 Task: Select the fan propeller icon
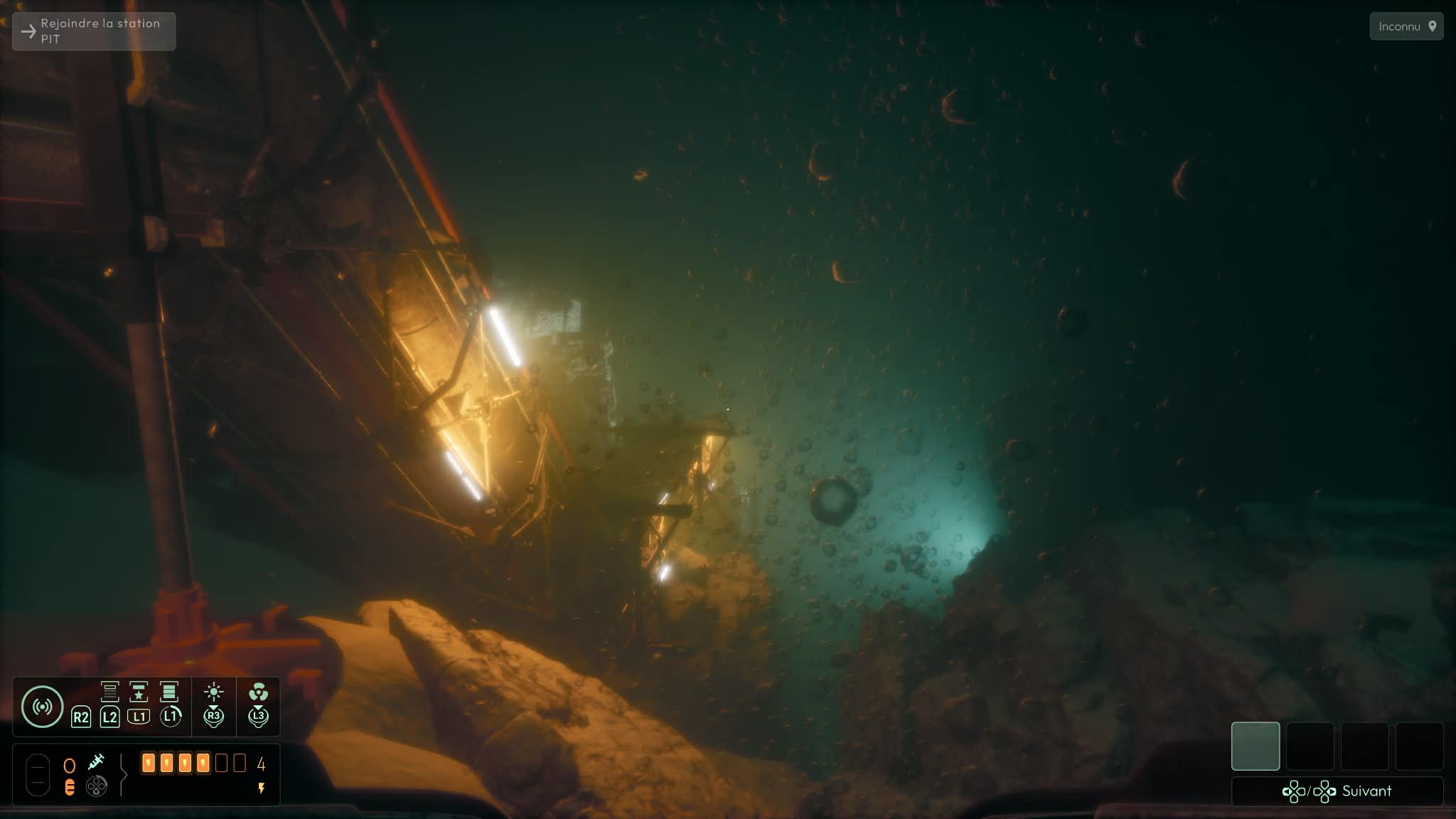(x=258, y=692)
